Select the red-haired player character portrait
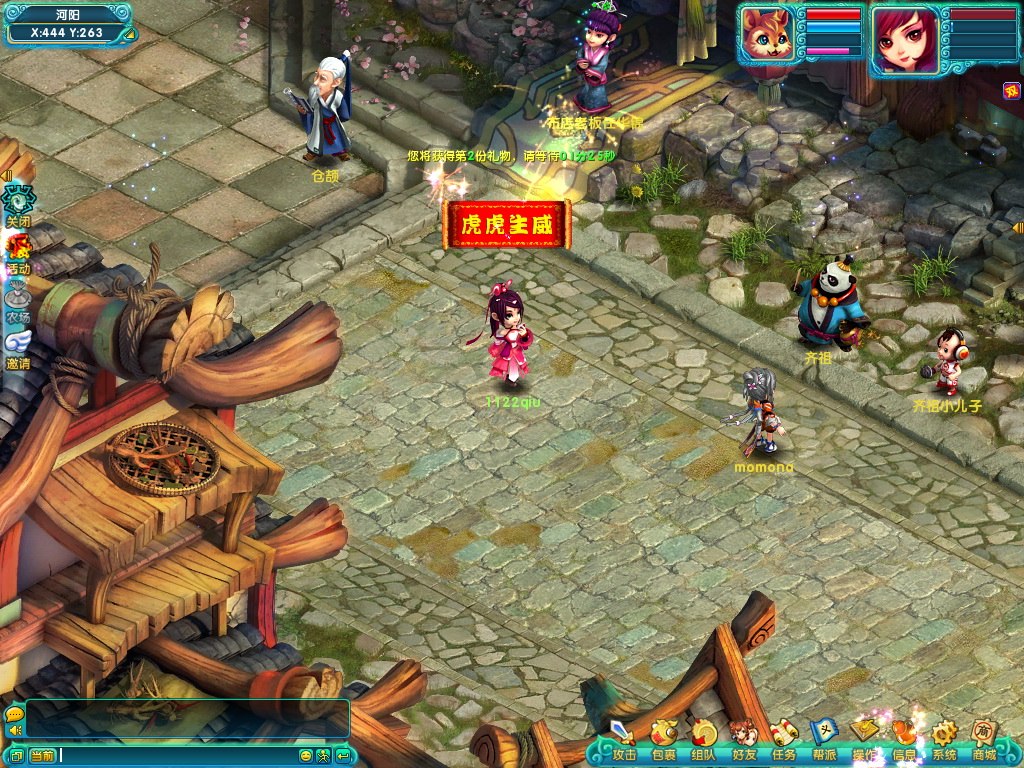This screenshot has width=1024, height=768. pyautogui.click(x=904, y=39)
